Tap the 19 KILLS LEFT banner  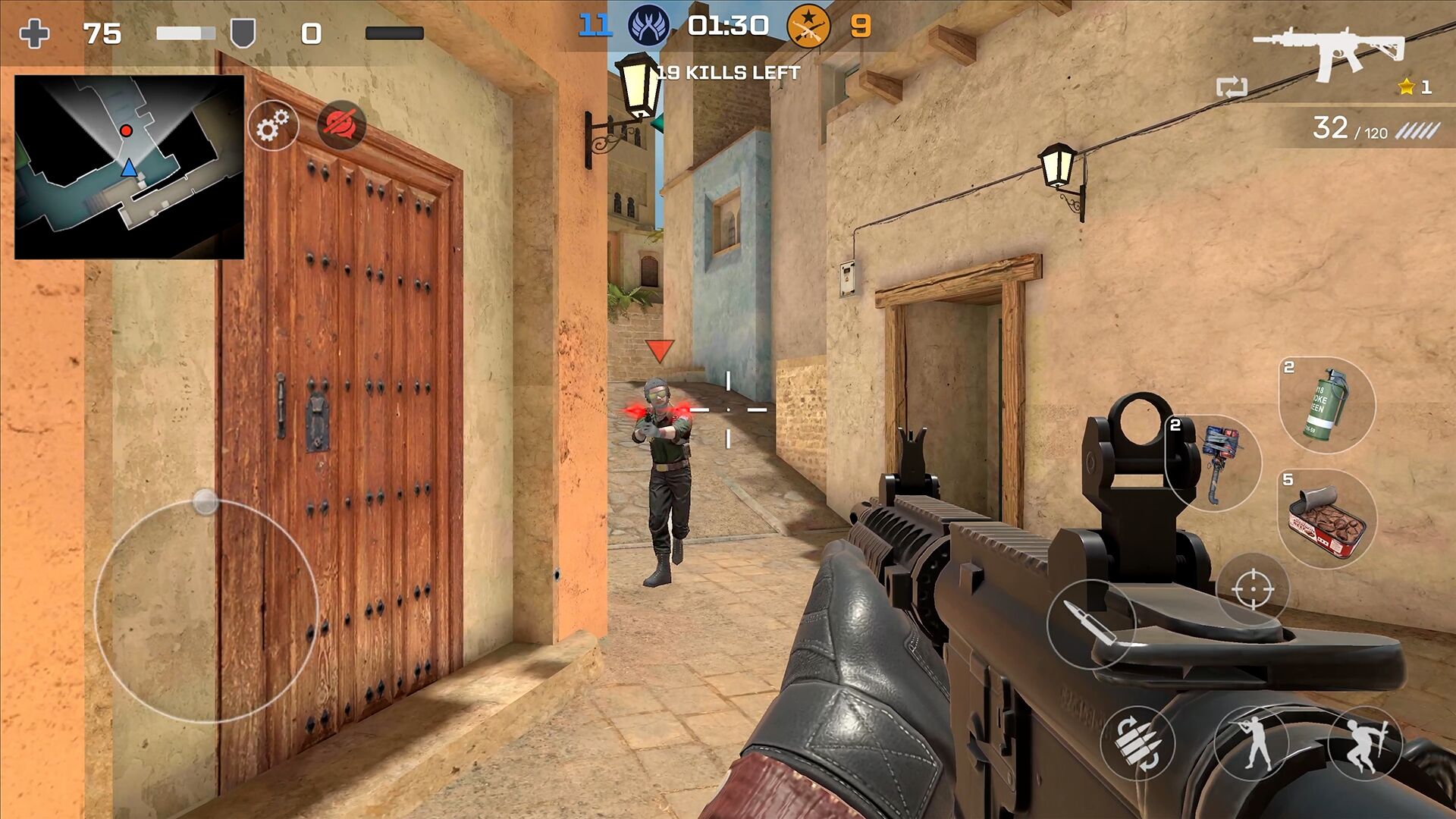(730, 74)
